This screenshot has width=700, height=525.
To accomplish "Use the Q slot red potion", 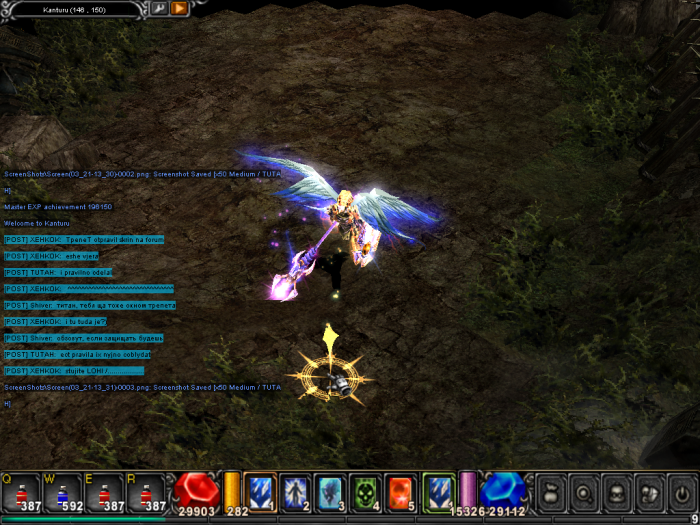I will coord(20,492).
